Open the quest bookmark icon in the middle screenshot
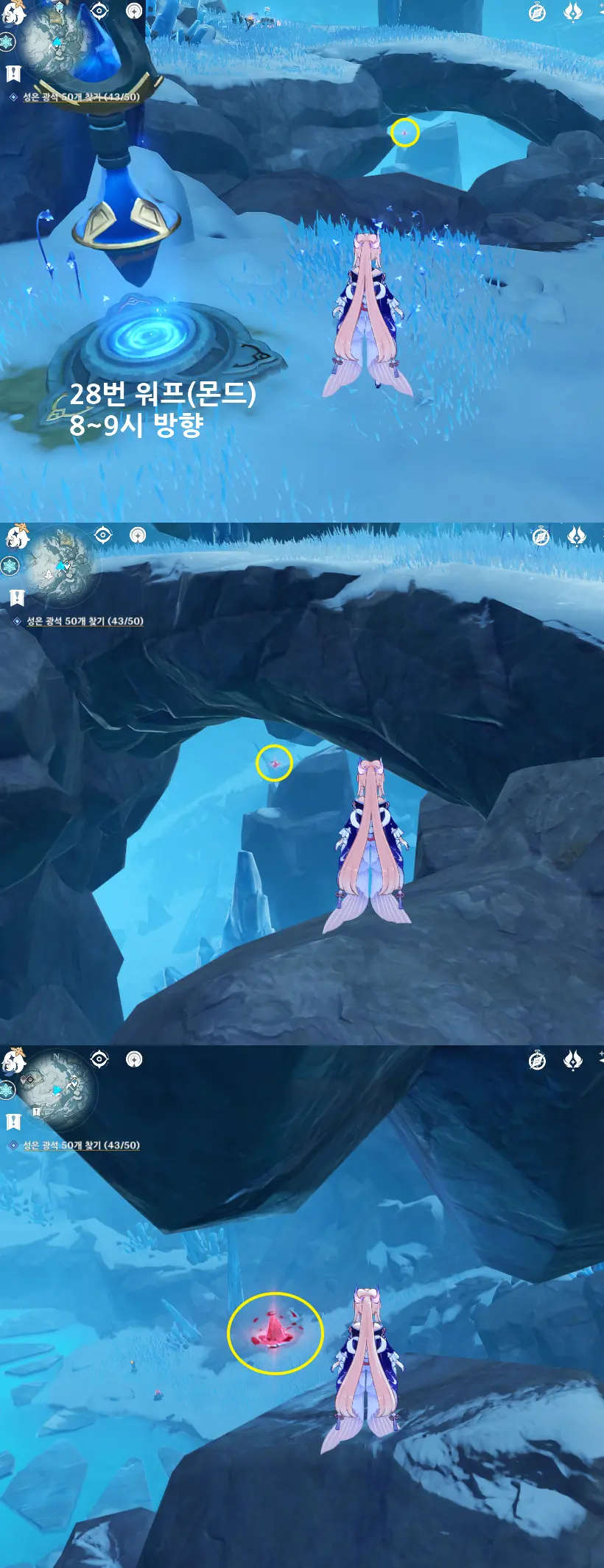The width and height of the screenshot is (604, 1568). click(x=16, y=597)
